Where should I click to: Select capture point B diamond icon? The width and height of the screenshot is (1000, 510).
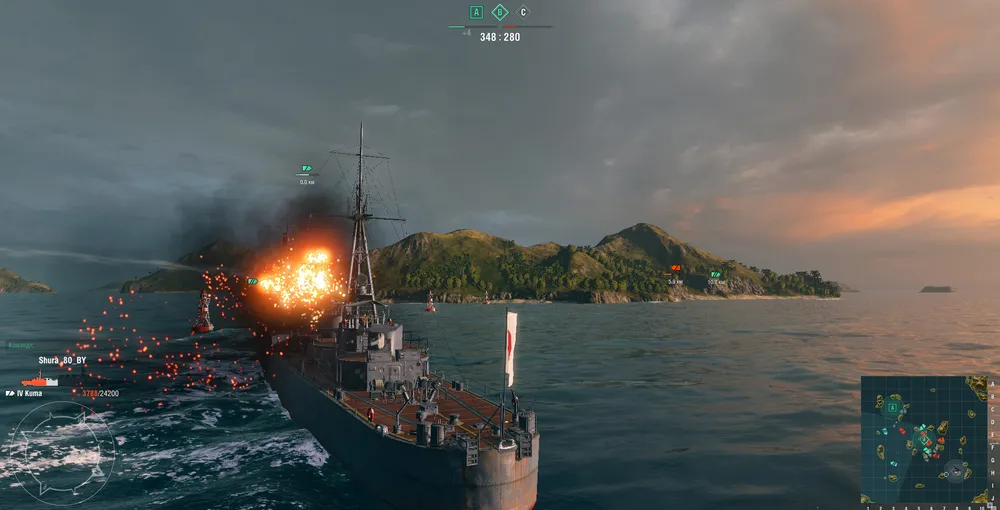(x=499, y=13)
